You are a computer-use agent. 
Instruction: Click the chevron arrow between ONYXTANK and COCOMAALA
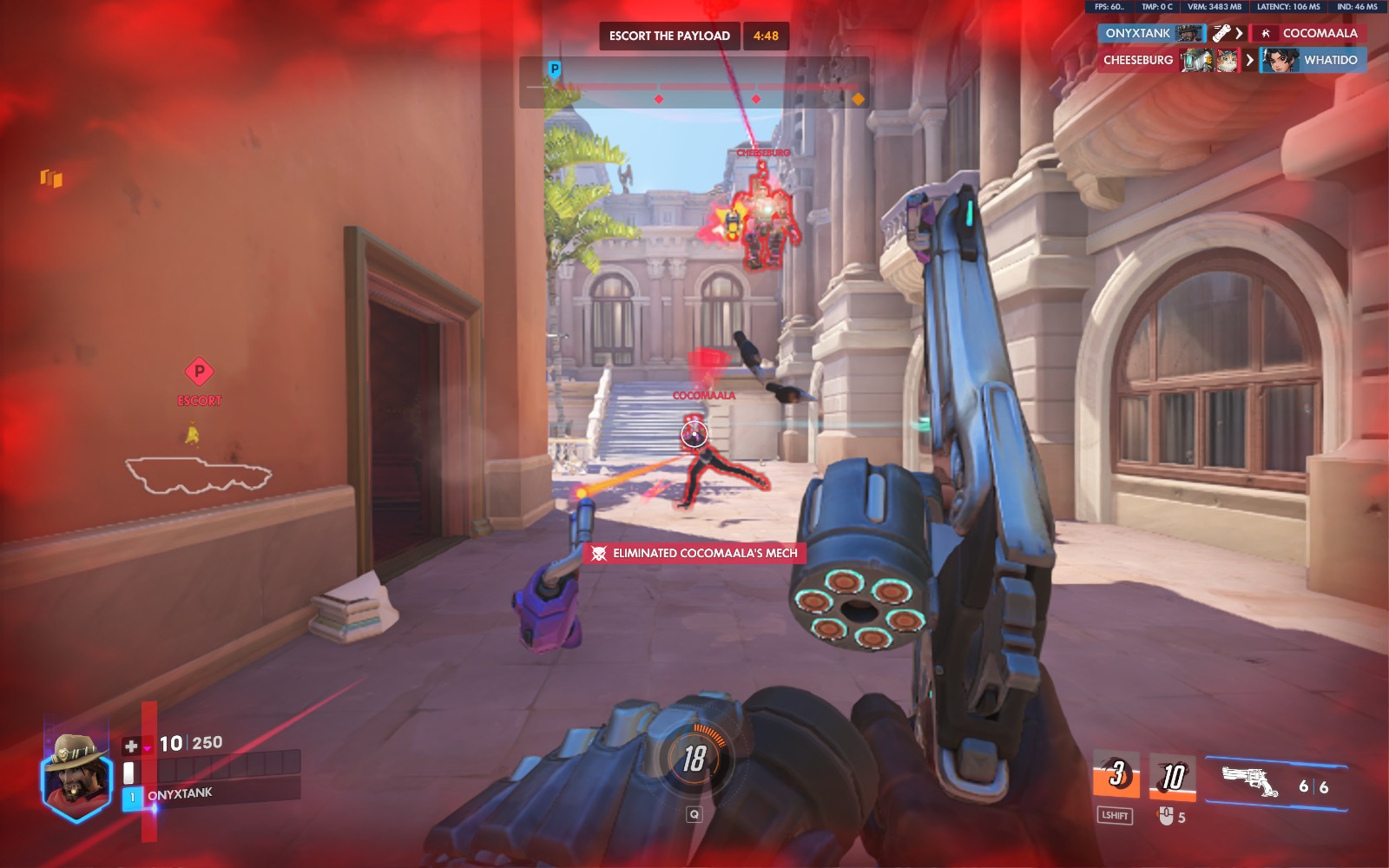point(1238,32)
